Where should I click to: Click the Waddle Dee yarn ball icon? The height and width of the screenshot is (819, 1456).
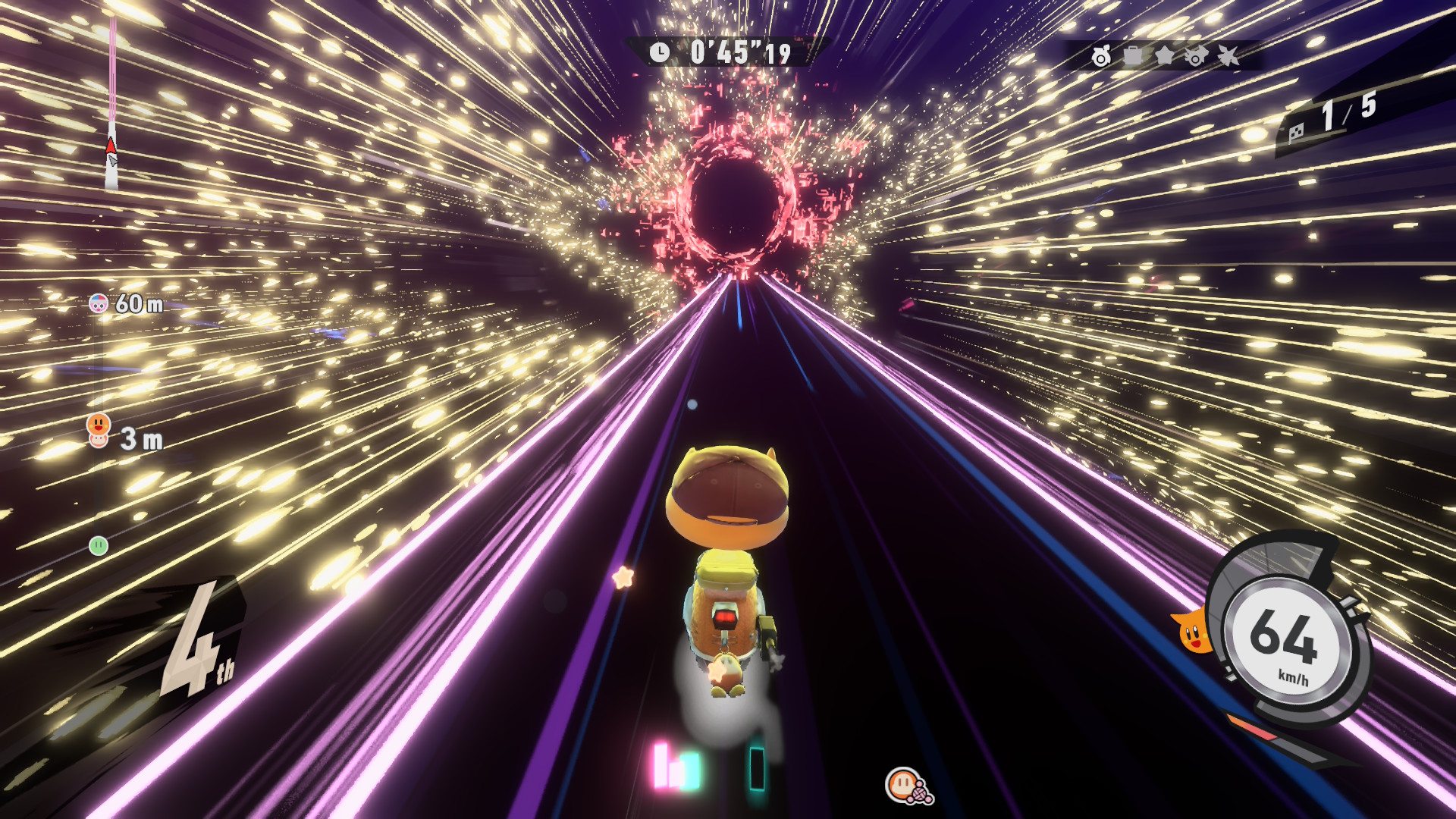[908, 786]
